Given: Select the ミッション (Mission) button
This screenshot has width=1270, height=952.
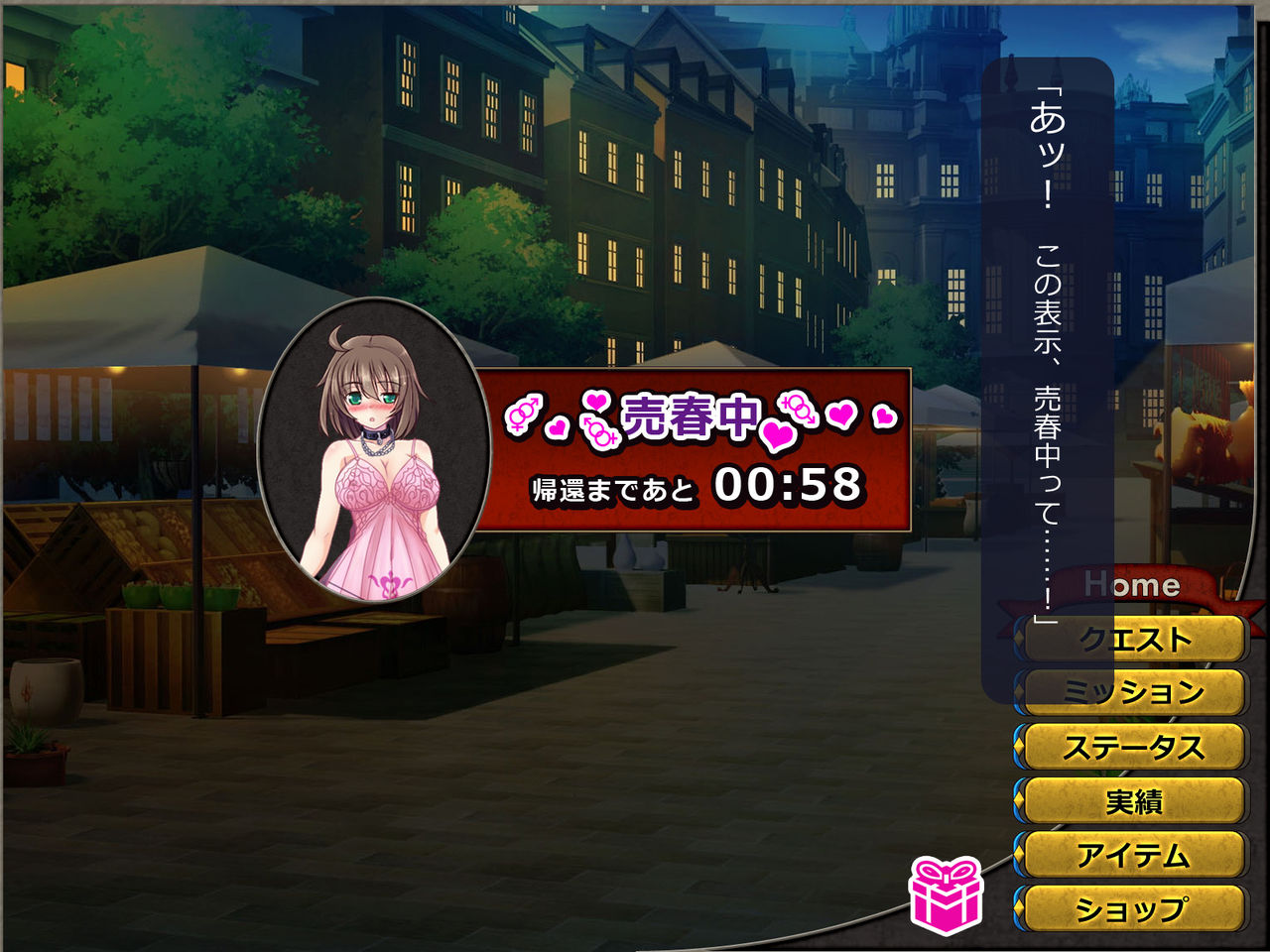Looking at the screenshot, I should (1134, 692).
